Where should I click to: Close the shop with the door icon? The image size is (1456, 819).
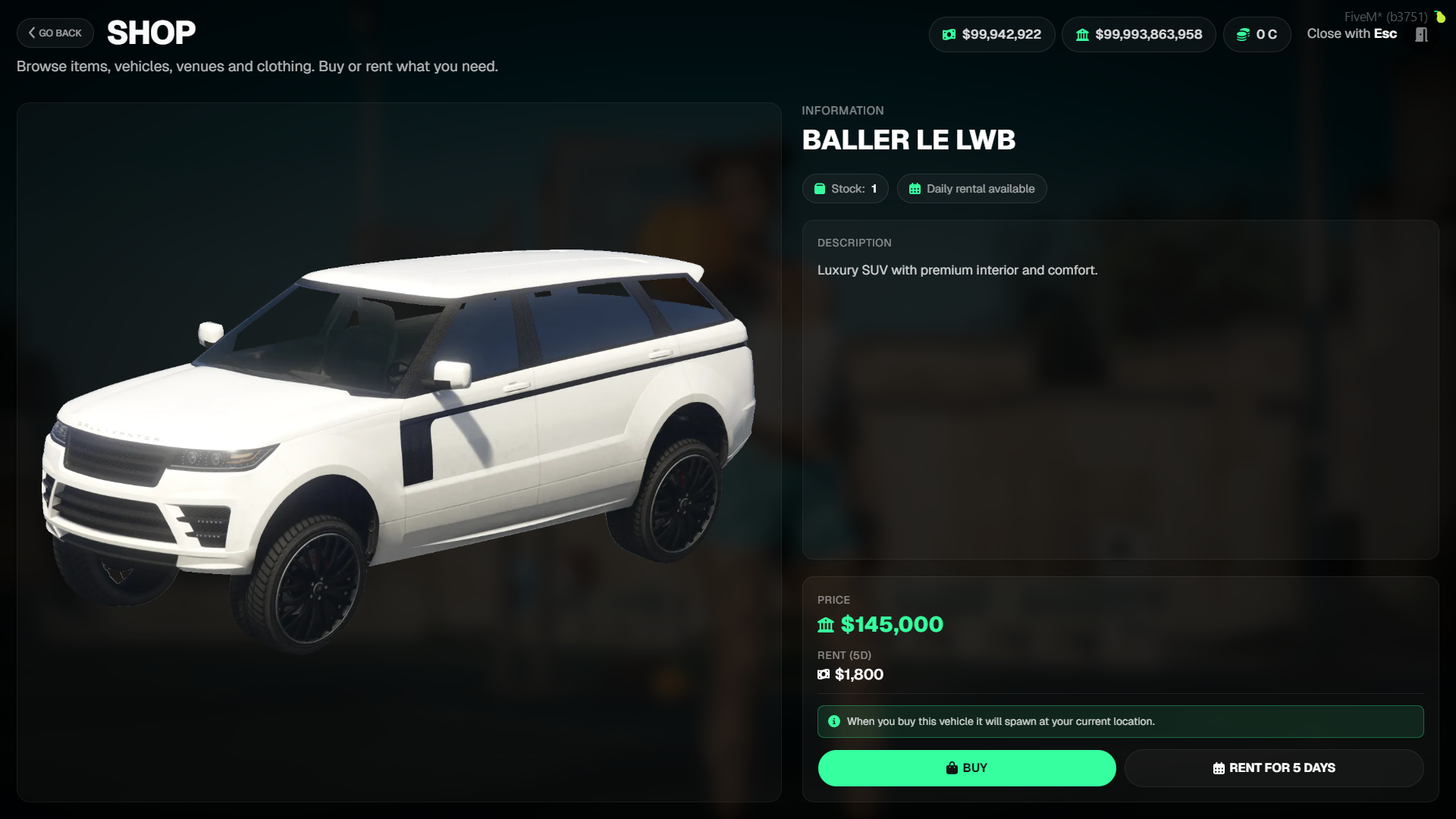[1421, 35]
